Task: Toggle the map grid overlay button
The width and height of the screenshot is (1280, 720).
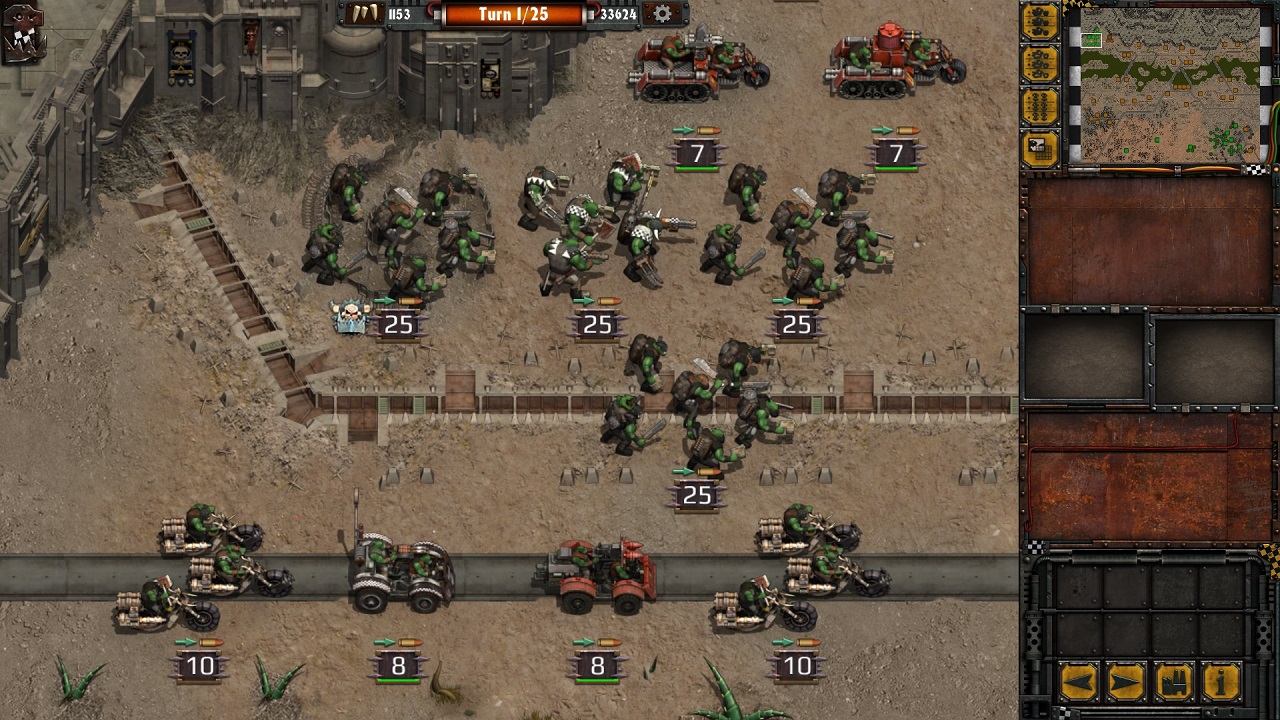Action: pyautogui.click(x=1040, y=149)
